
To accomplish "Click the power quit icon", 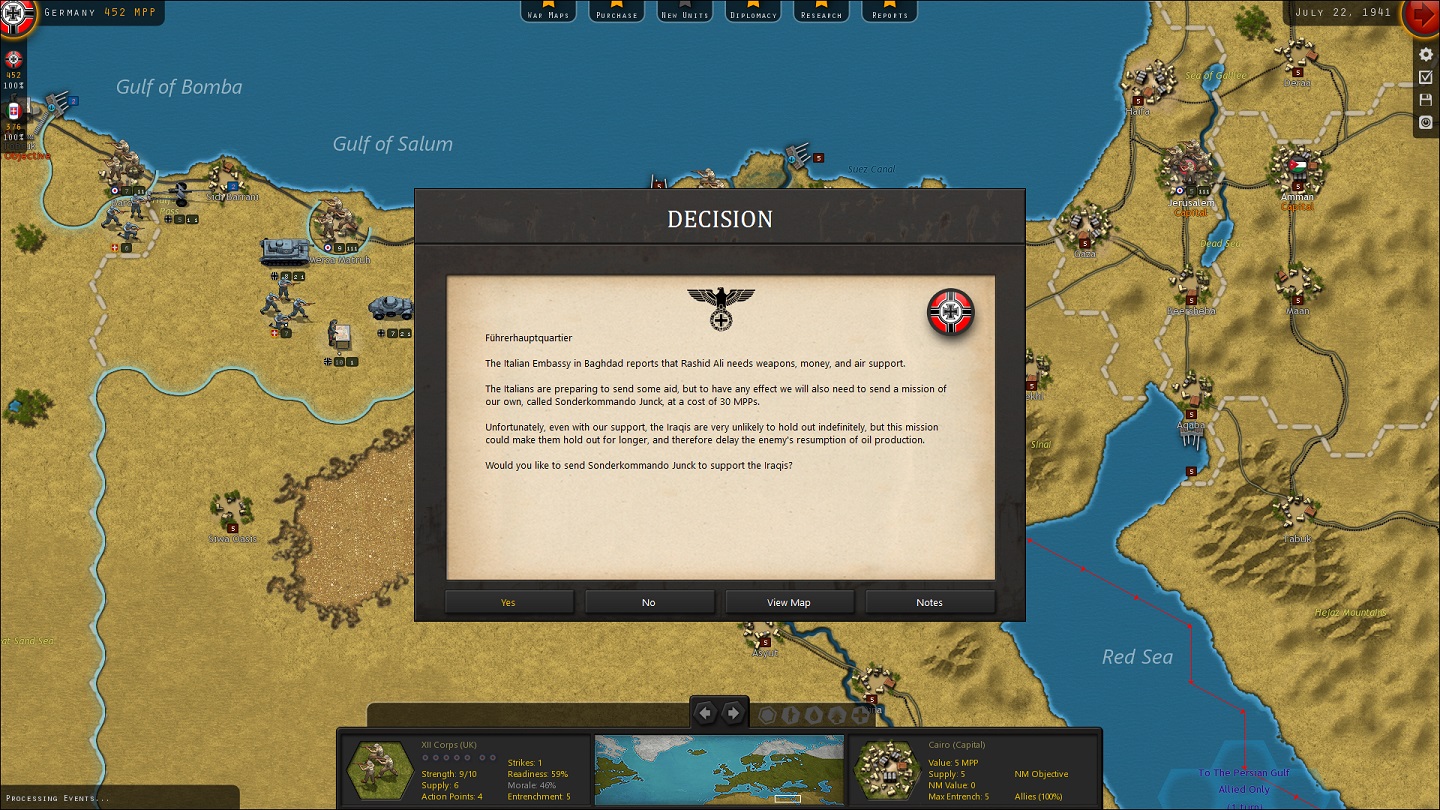I will [x=1427, y=123].
